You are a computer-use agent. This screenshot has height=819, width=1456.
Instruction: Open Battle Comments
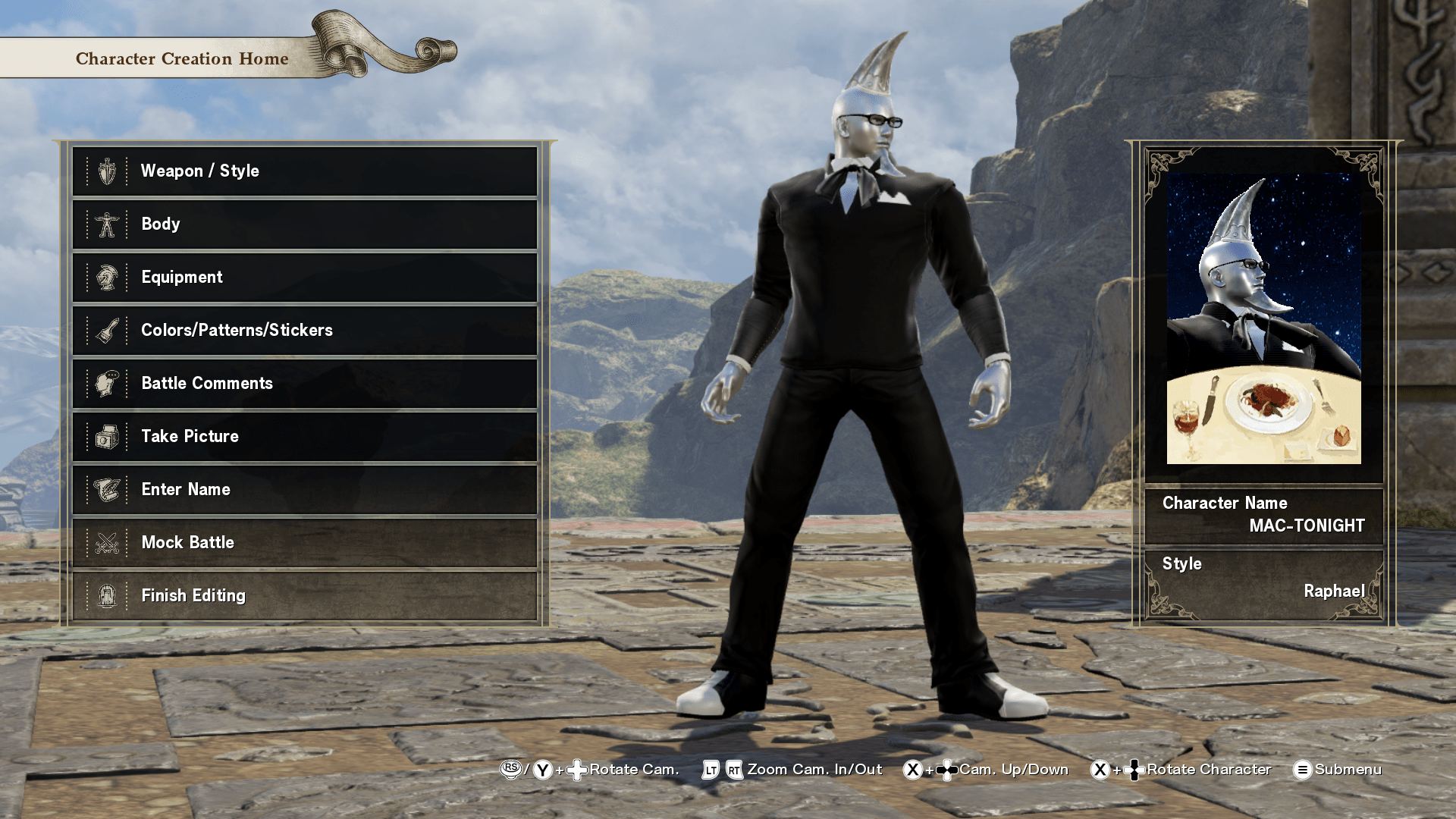(x=304, y=384)
